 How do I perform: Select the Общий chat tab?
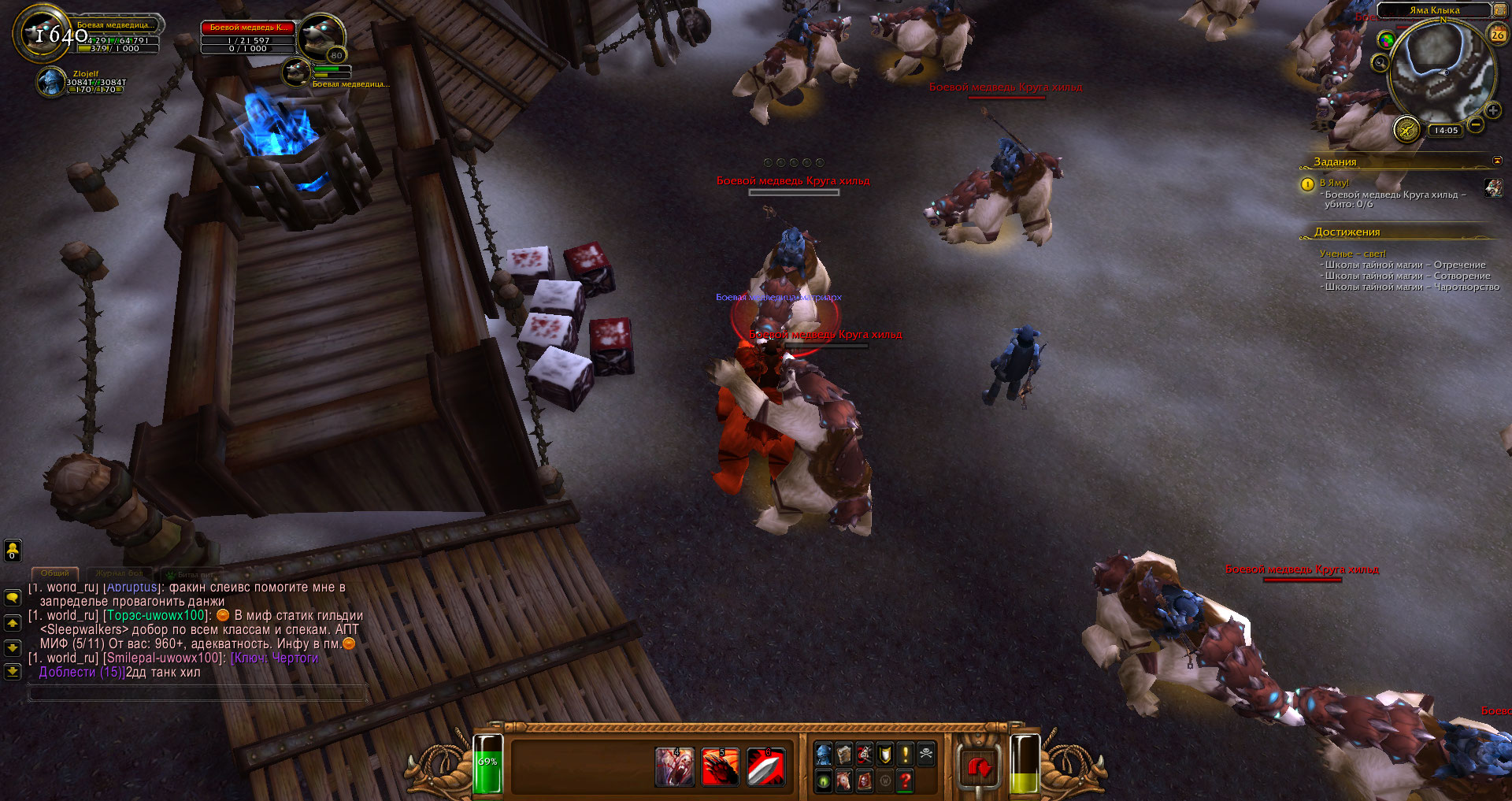pyautogui.click(x=55, y=573)
